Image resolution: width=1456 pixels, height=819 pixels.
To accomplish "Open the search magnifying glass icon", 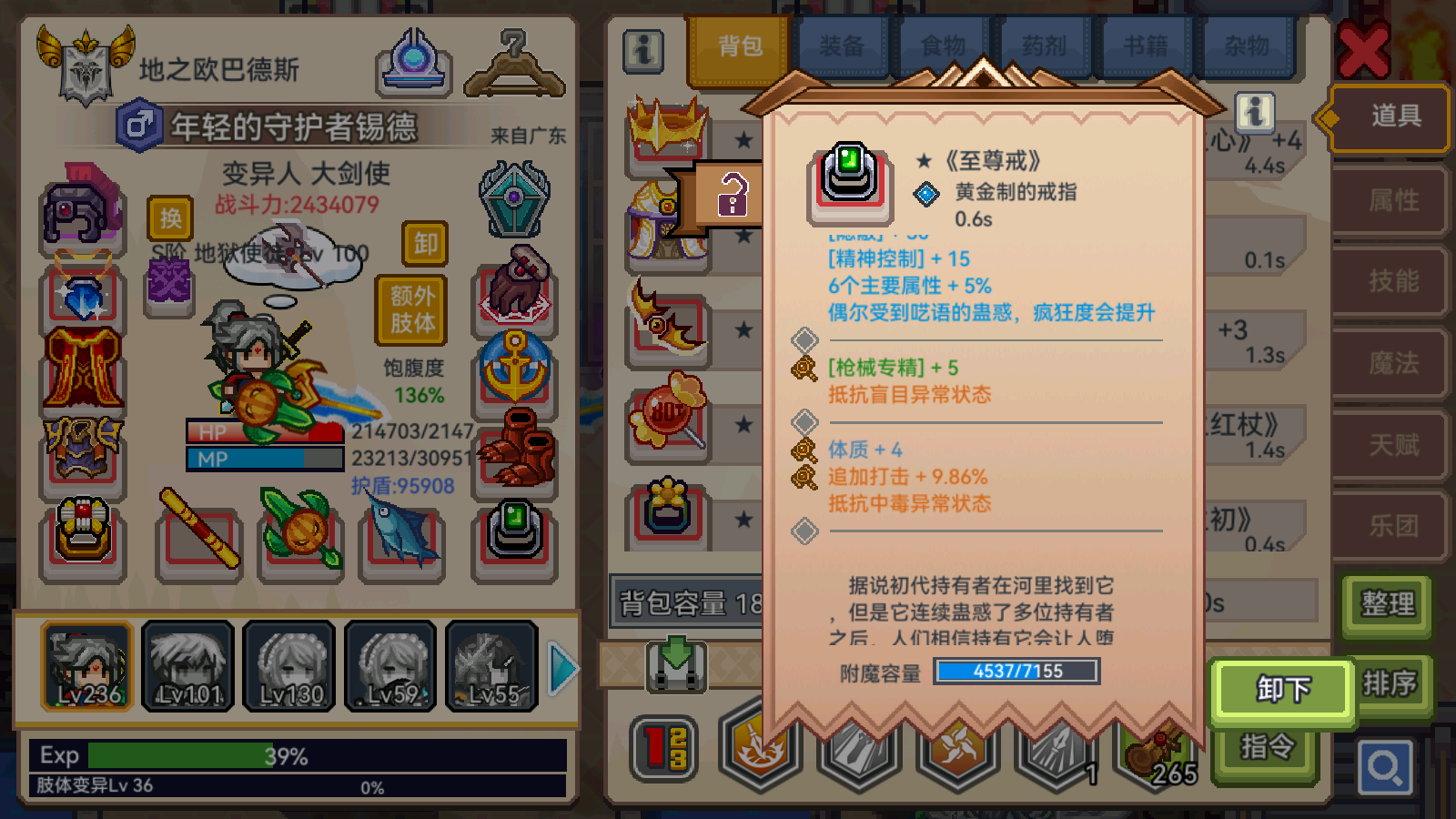I will click(1384, 765).
